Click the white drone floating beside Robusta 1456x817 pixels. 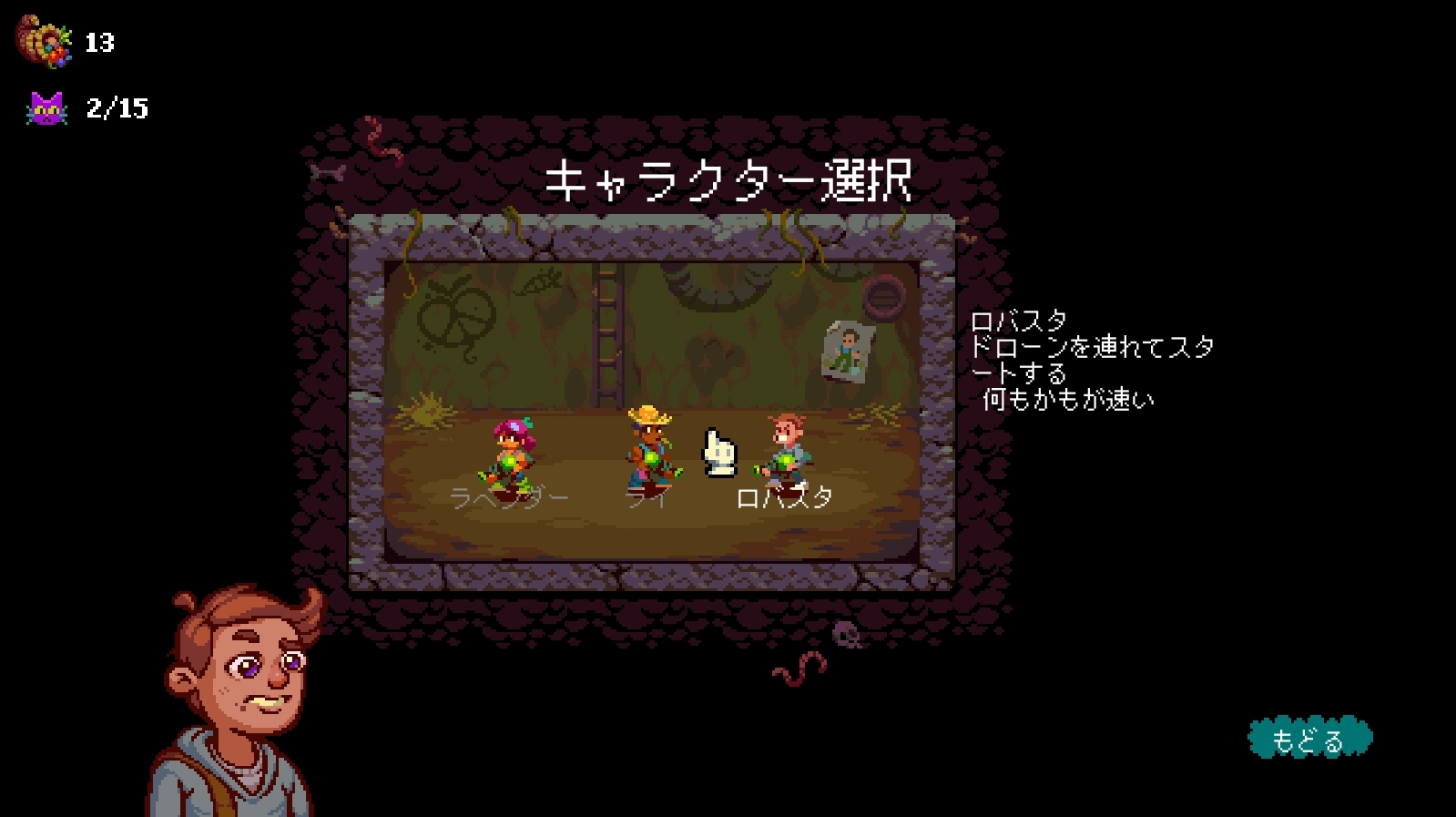click(x=718, y=453)
